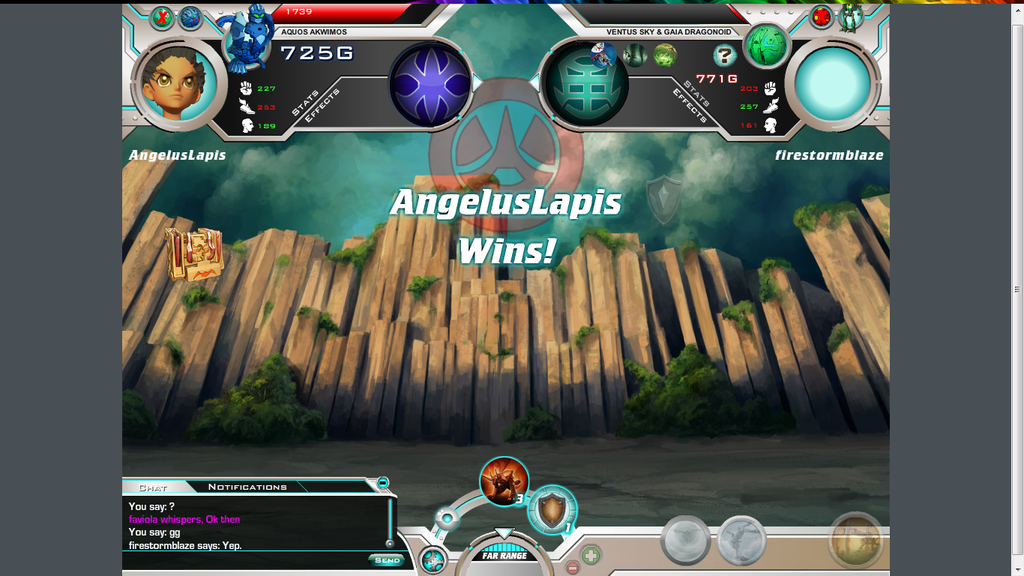Select the opponent's green Ventus Bakugan orb
The image size is (1024, 576).
tap(767, 44)
